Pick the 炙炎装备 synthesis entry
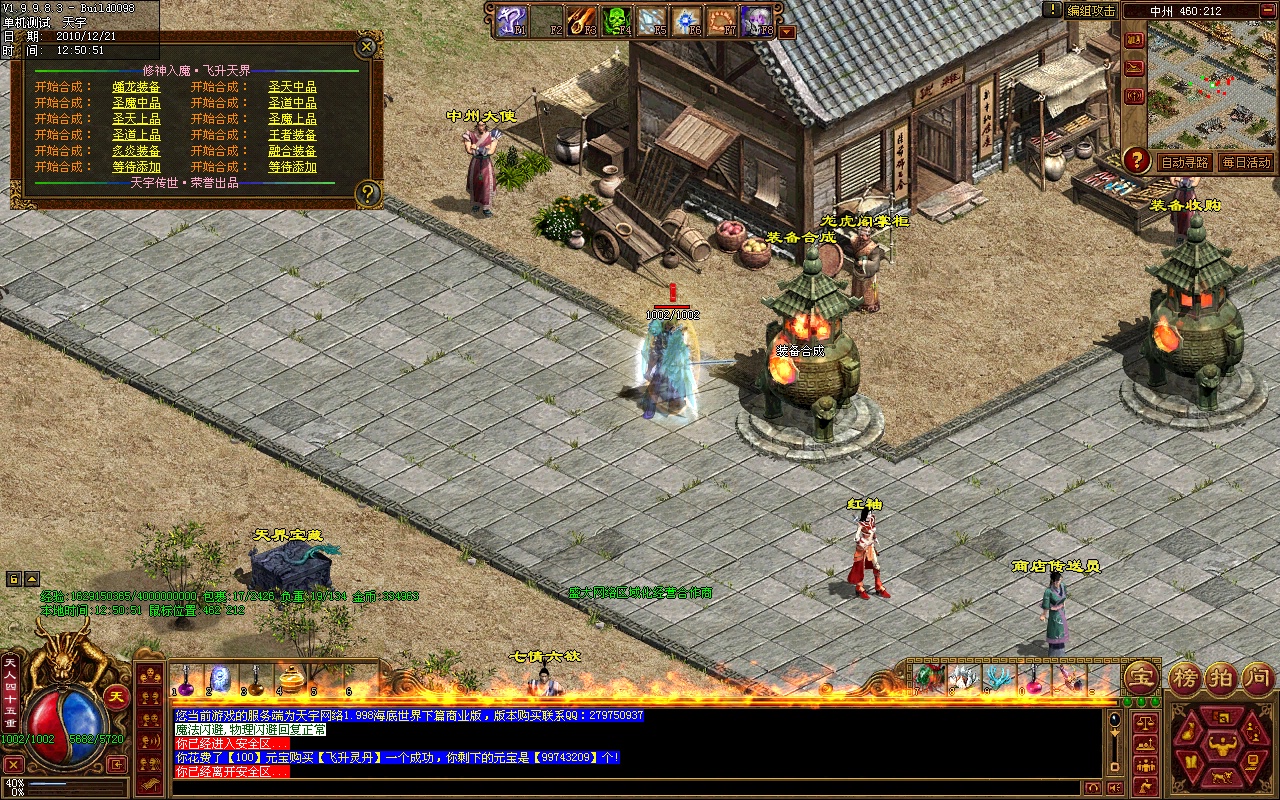The height and width of the screenshot is (800, 1280). click(x=136, y=151)
